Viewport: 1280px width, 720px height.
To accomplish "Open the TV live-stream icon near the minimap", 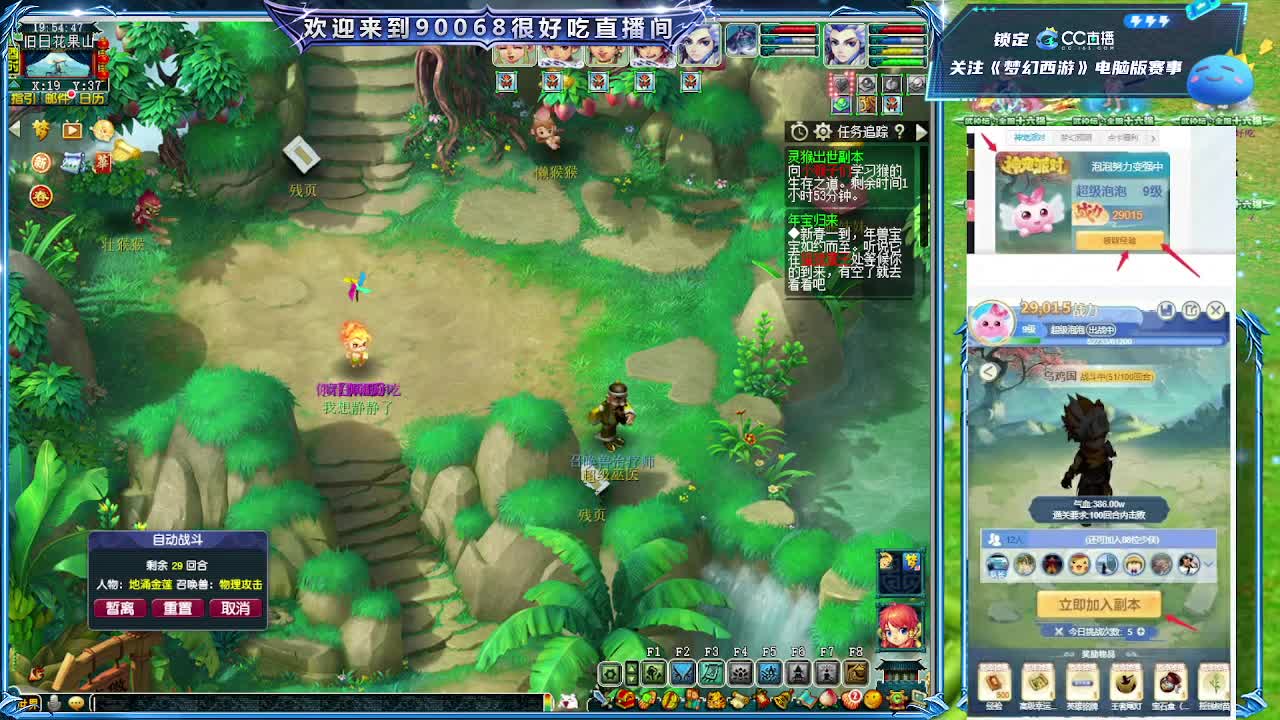I will [x=71, y=130].
